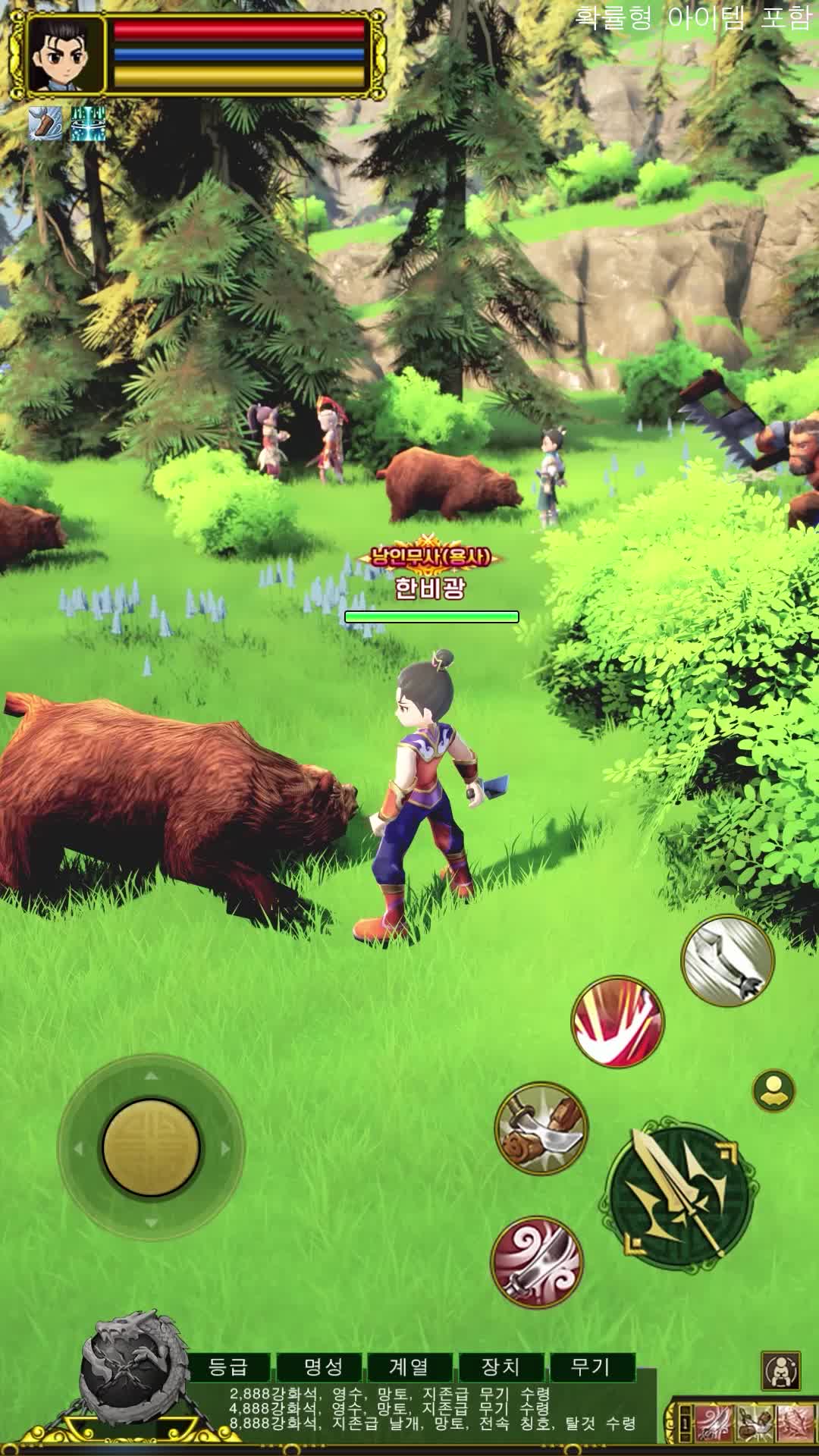
Task: Open the character portrait in the top corner
Action: pos(66,55)
